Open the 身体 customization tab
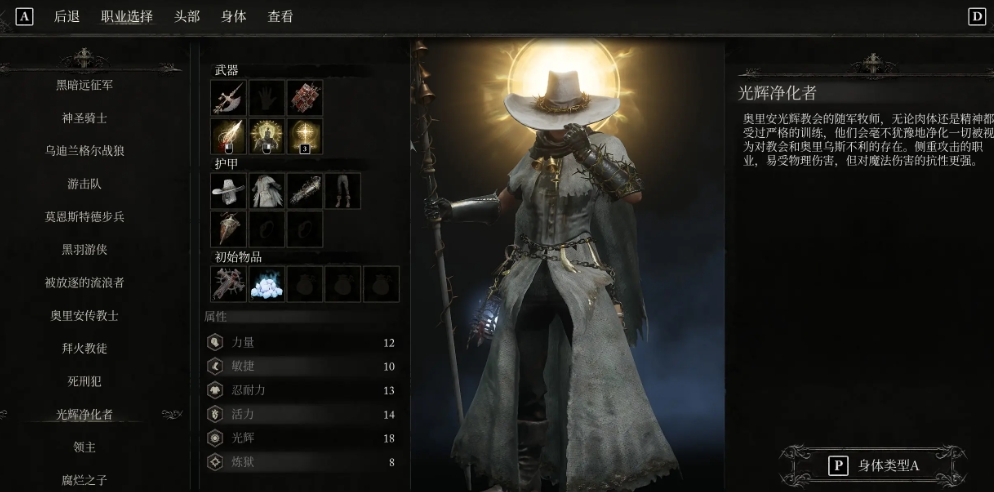Screen dimensions: 994x492 point(234,16)
